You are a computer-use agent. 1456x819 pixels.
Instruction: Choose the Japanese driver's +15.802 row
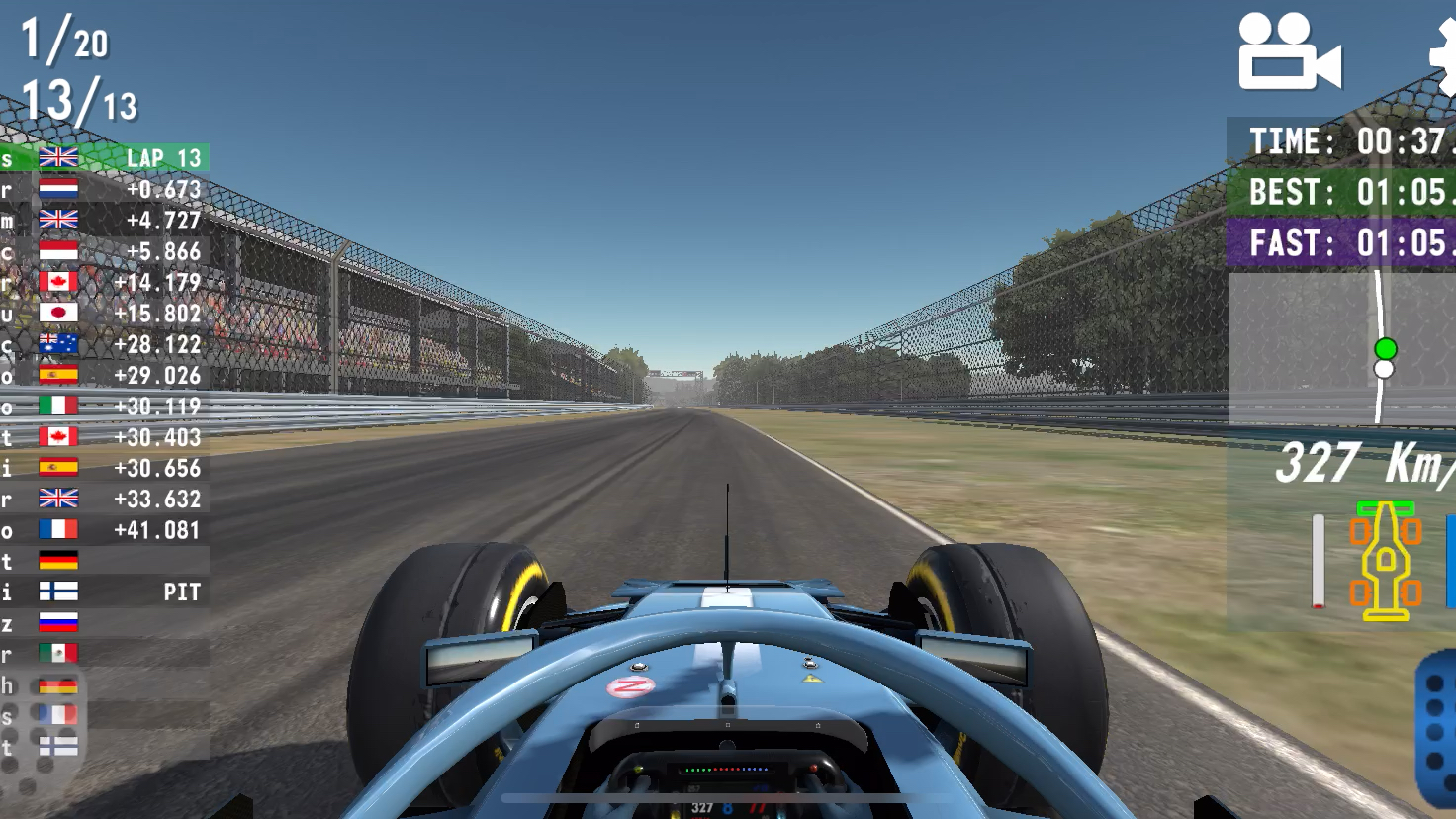pos(105,314)
